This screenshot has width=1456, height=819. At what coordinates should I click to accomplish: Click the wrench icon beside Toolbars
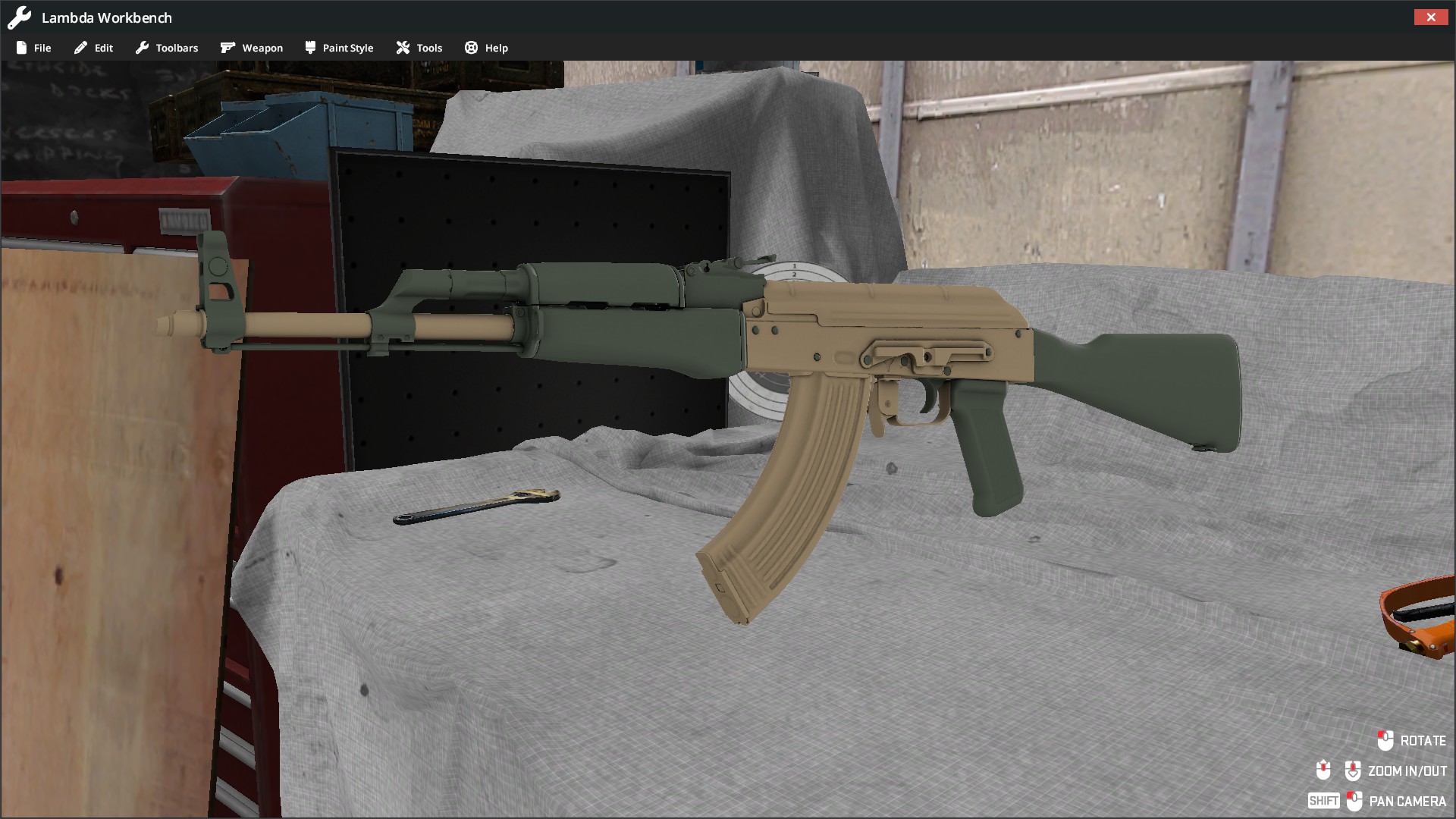tap(143, 47)
